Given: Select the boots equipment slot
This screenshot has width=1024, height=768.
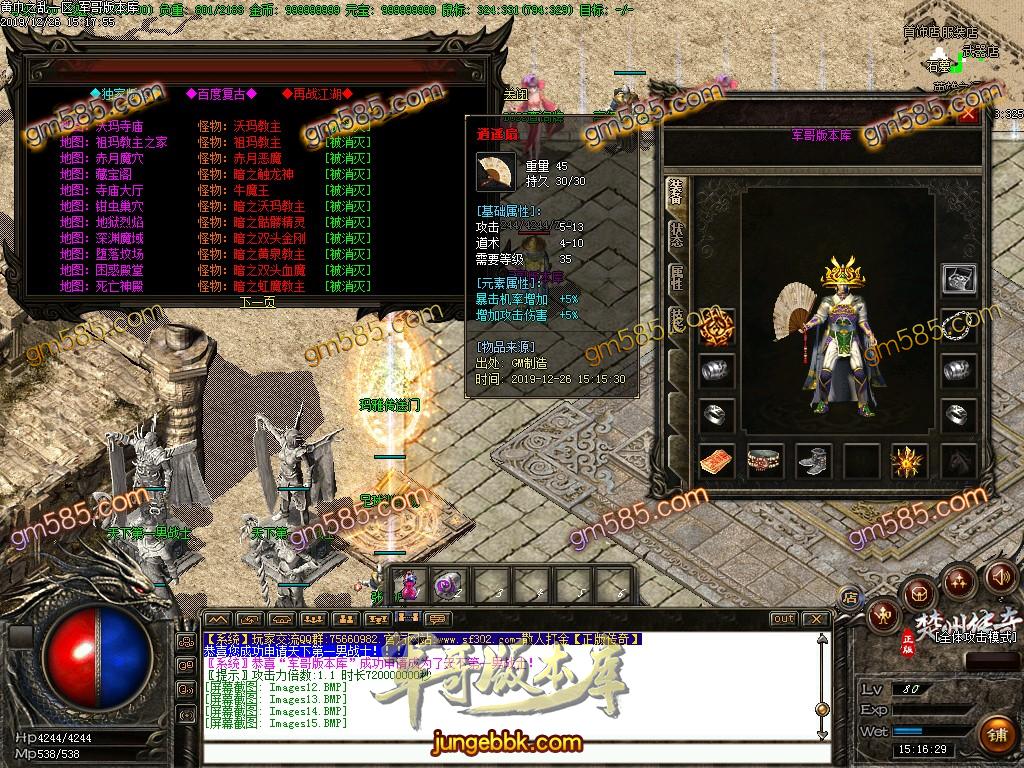Looking at the screenshot, I should [813, 461].
